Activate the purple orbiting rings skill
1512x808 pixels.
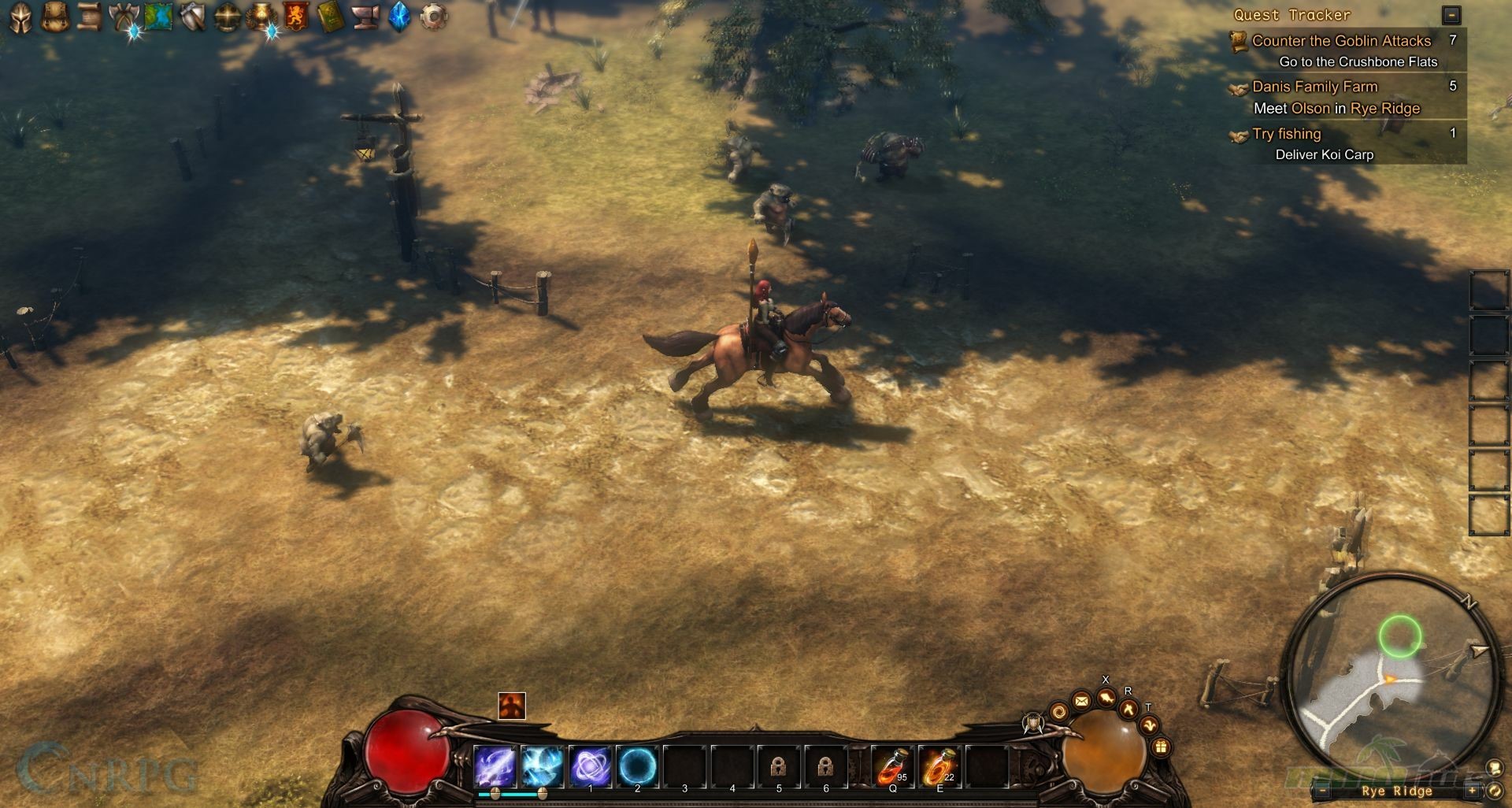[590, 766]
